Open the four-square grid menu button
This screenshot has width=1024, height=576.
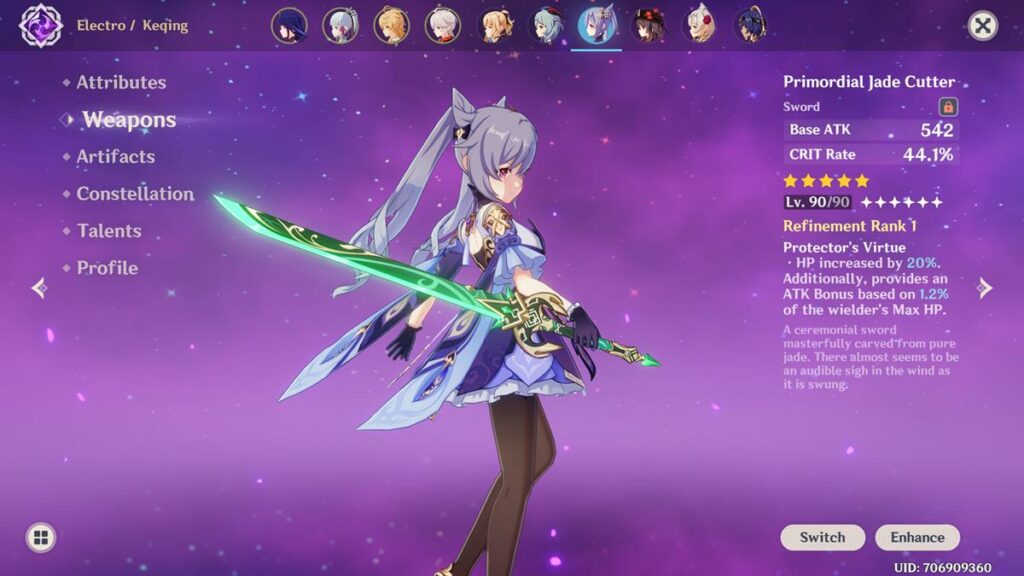pos(41,537)
